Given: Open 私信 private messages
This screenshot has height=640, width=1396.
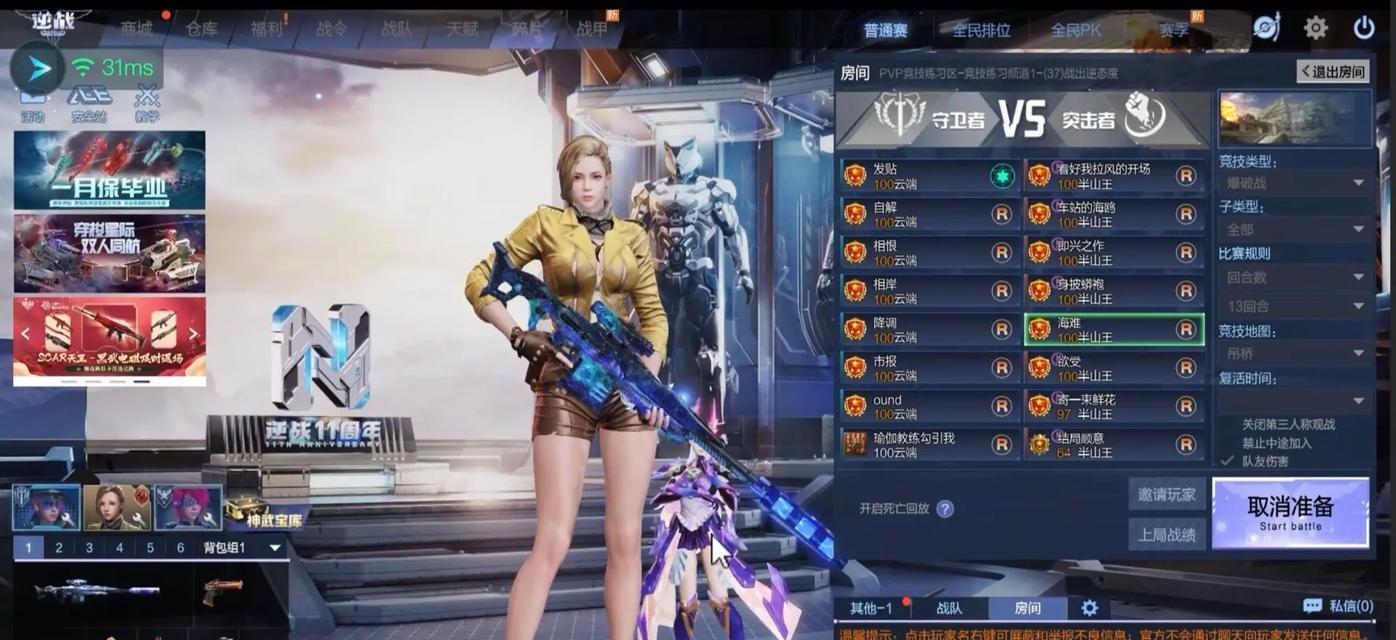Looking at the screenshot, I should tap(1338, 606).
